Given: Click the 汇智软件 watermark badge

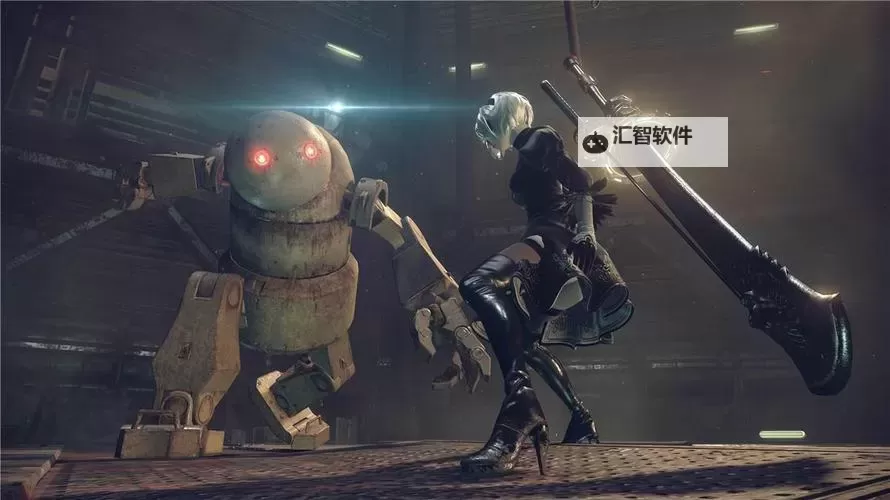Looking at the screenshot, I should pos(652,142).
